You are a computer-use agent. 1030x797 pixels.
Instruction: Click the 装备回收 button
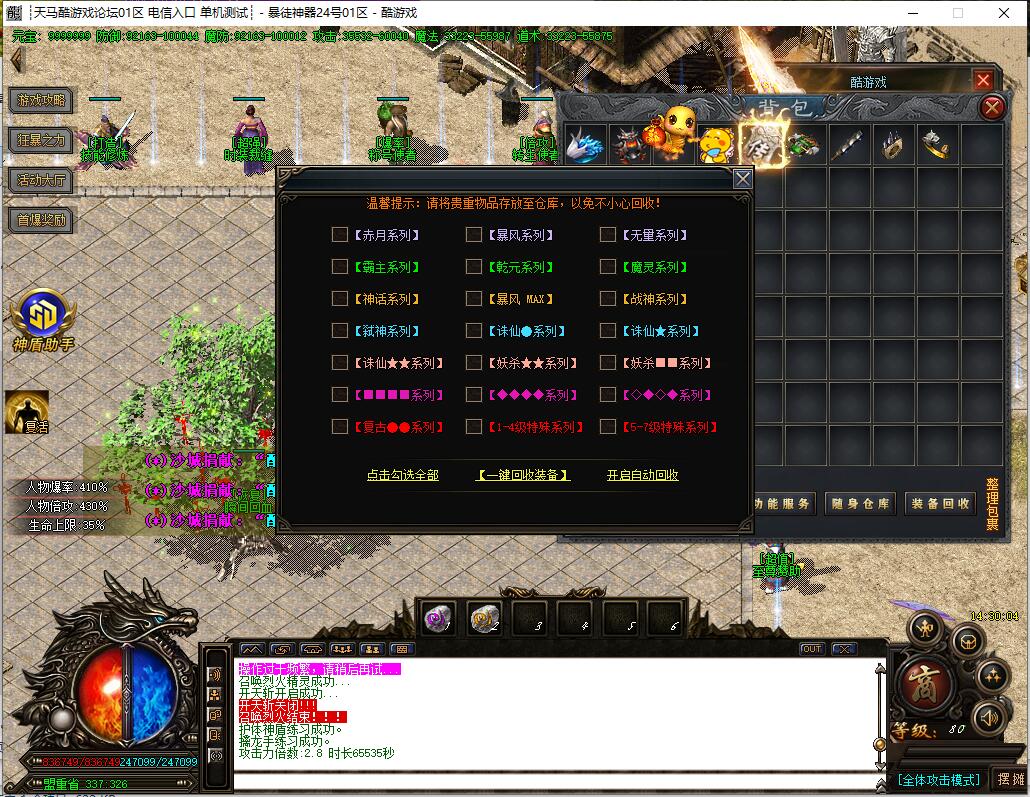point(940,504)
